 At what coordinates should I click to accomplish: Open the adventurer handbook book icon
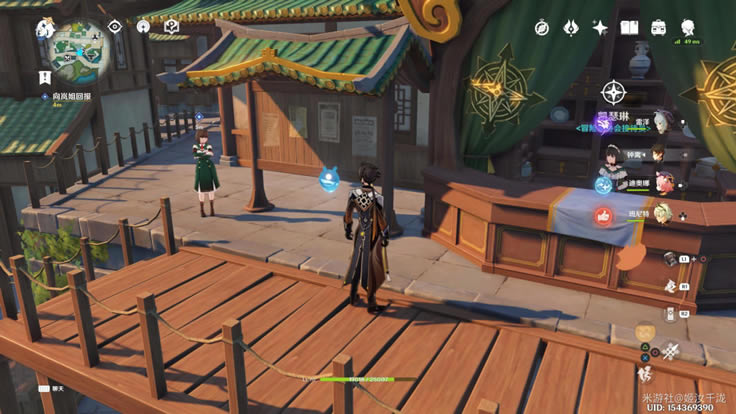629,28
